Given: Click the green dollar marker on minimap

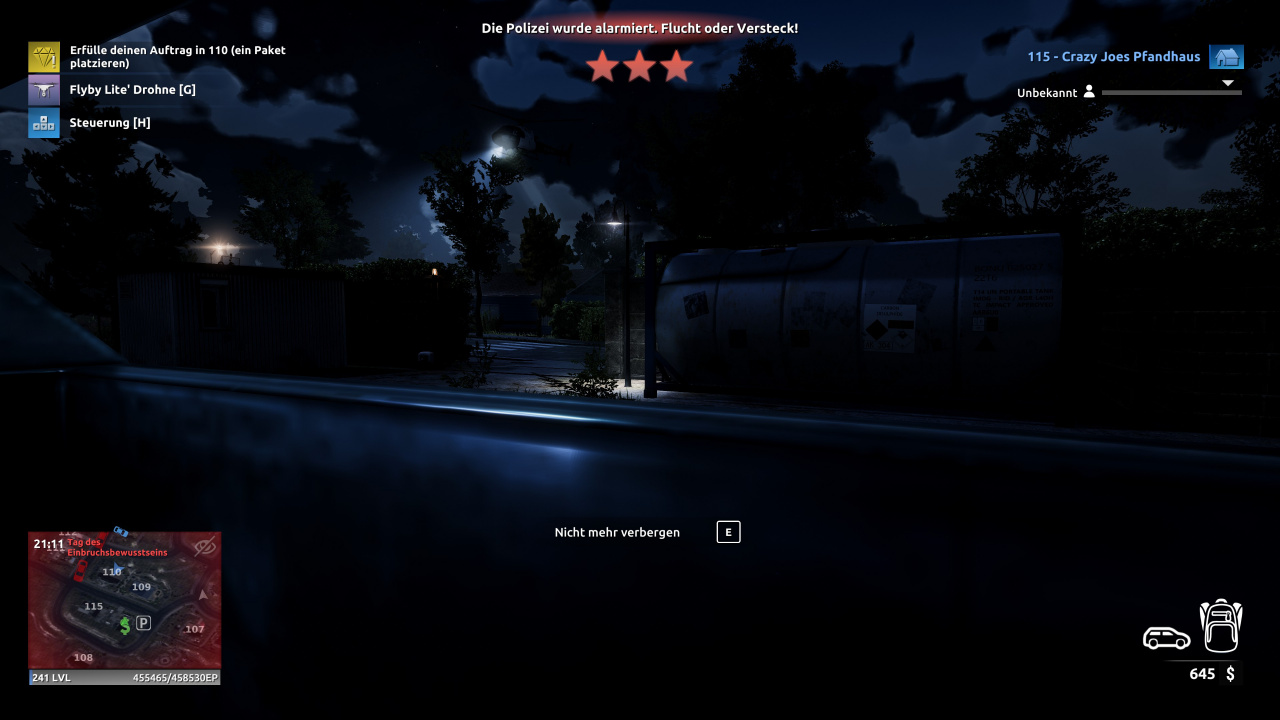Looking at the screenshot, I should click(x=125, y=626).
